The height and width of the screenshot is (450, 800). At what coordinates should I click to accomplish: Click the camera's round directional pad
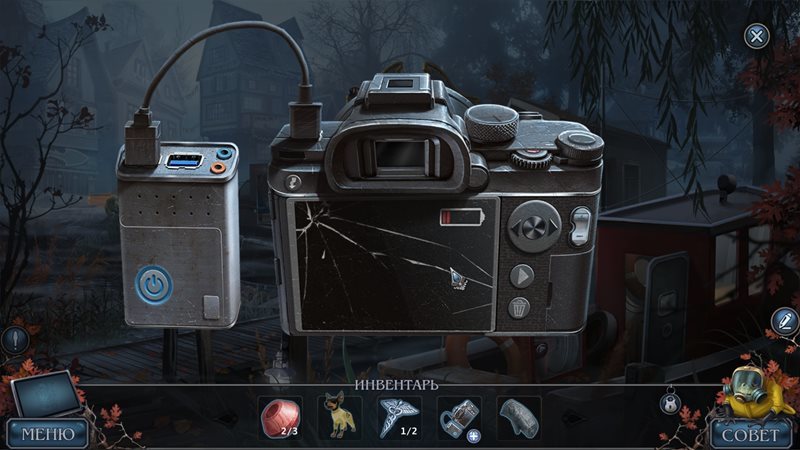click(534, 224)
